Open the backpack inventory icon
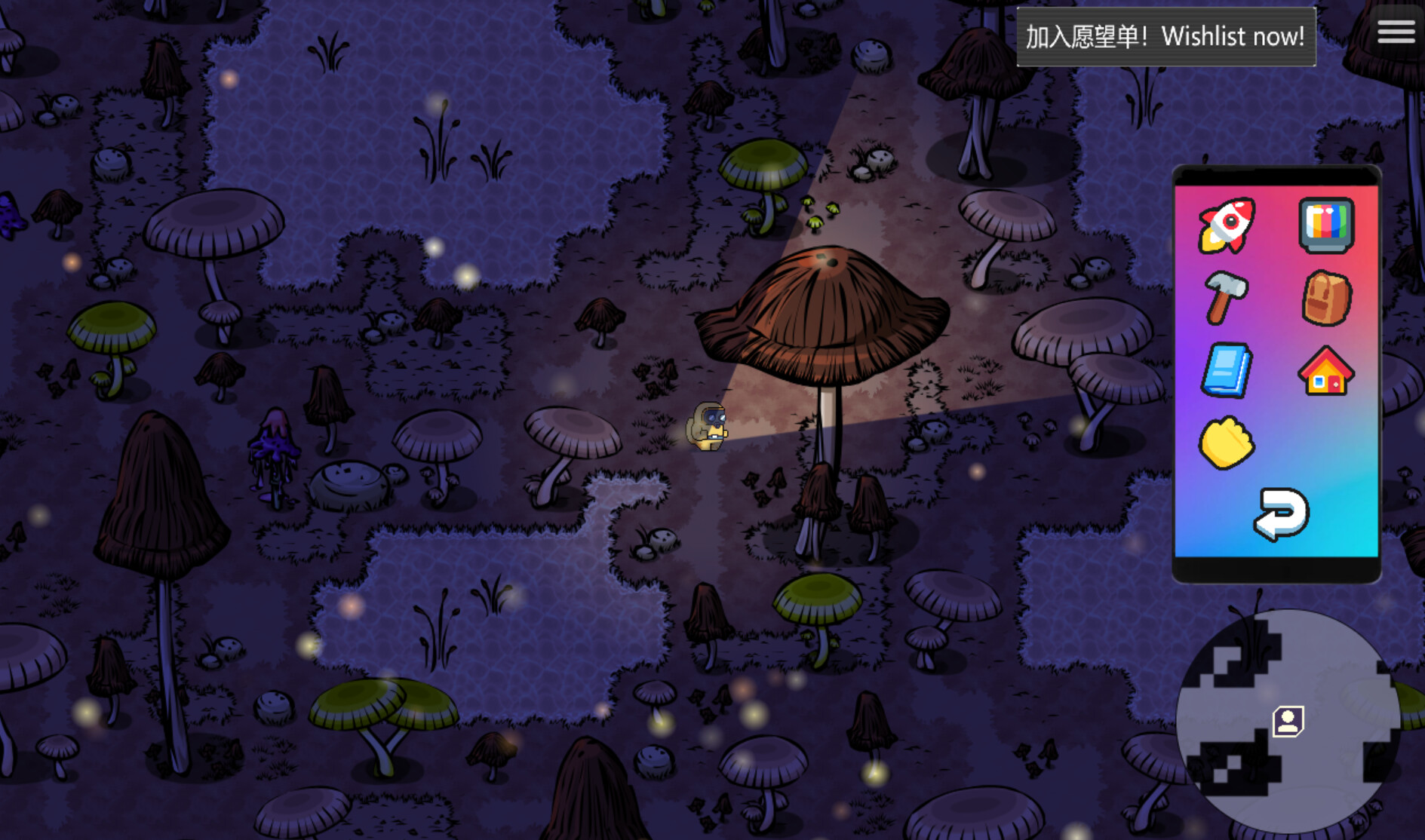The width and height of the screenshot is (1425, 840). click(x=1326, y=299)
